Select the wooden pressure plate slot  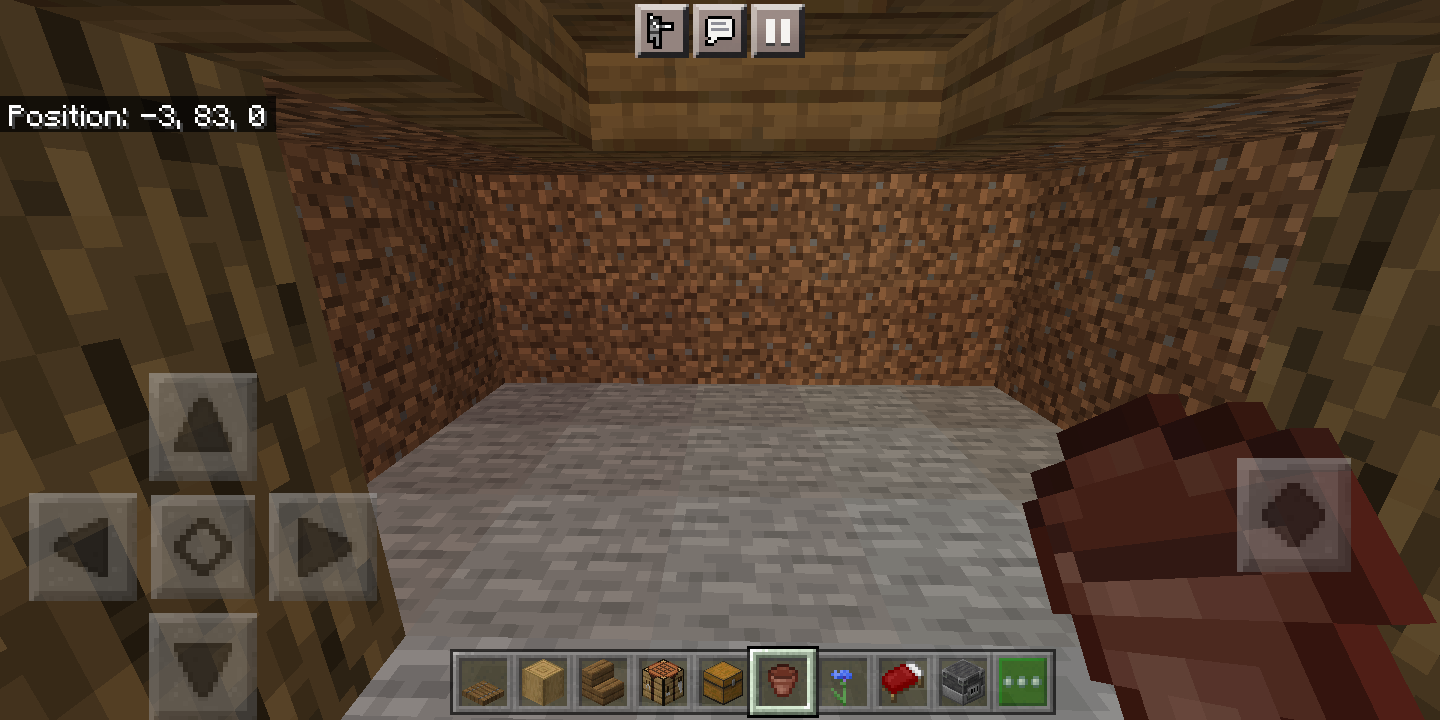point(482,681)
